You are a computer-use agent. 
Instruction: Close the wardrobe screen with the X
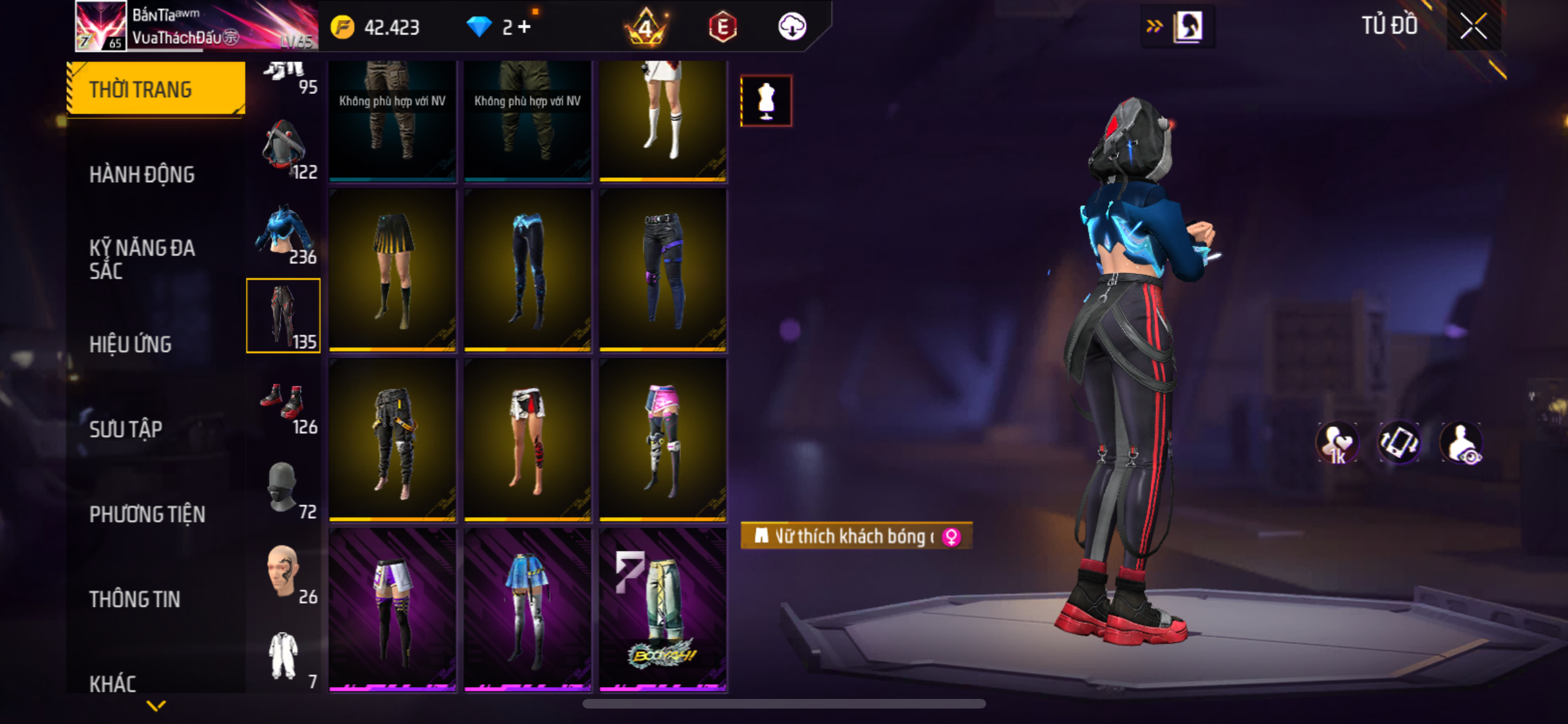point(1473,26)
